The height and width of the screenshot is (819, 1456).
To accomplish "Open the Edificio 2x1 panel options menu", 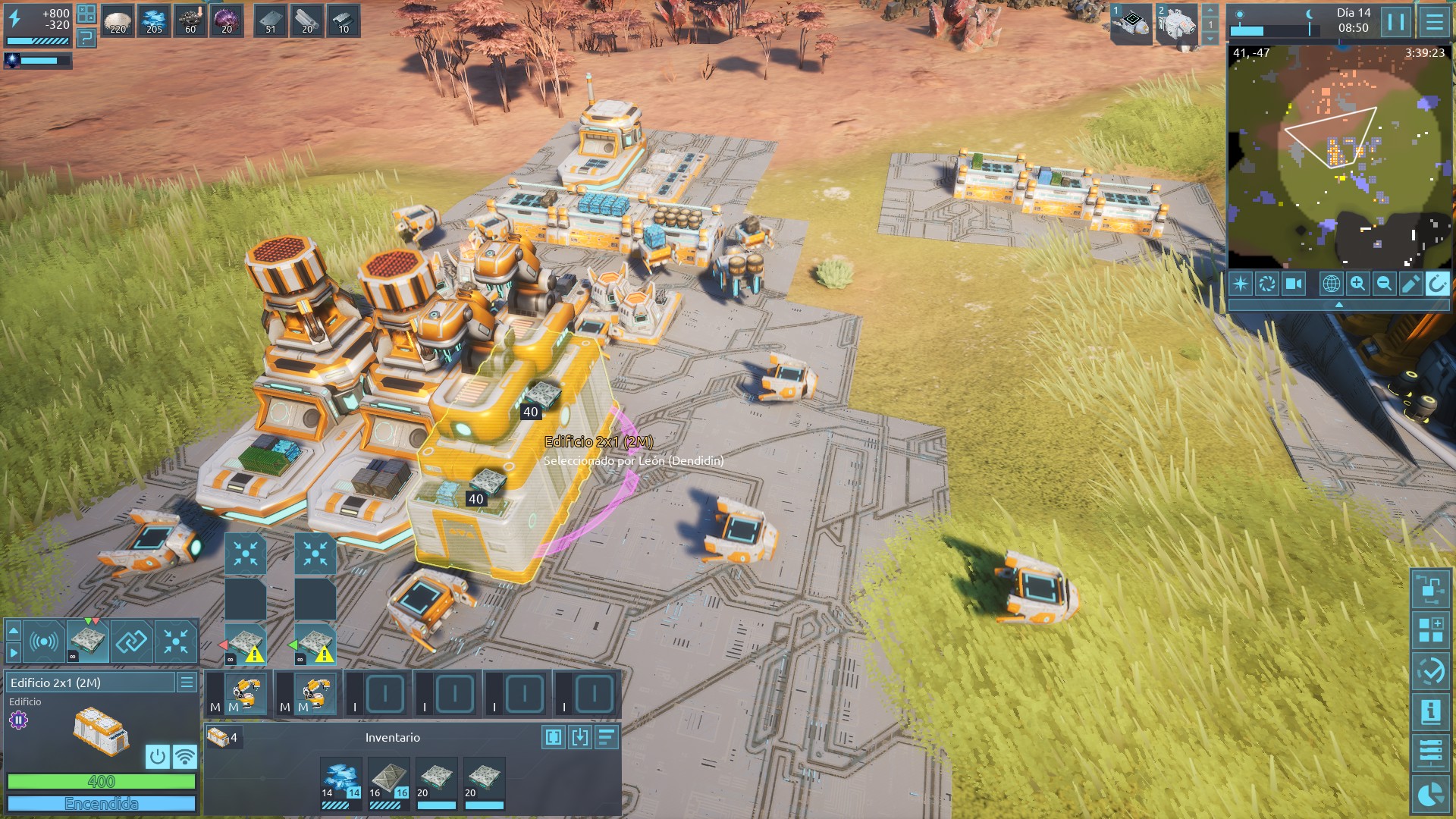I will click(187, 682).
